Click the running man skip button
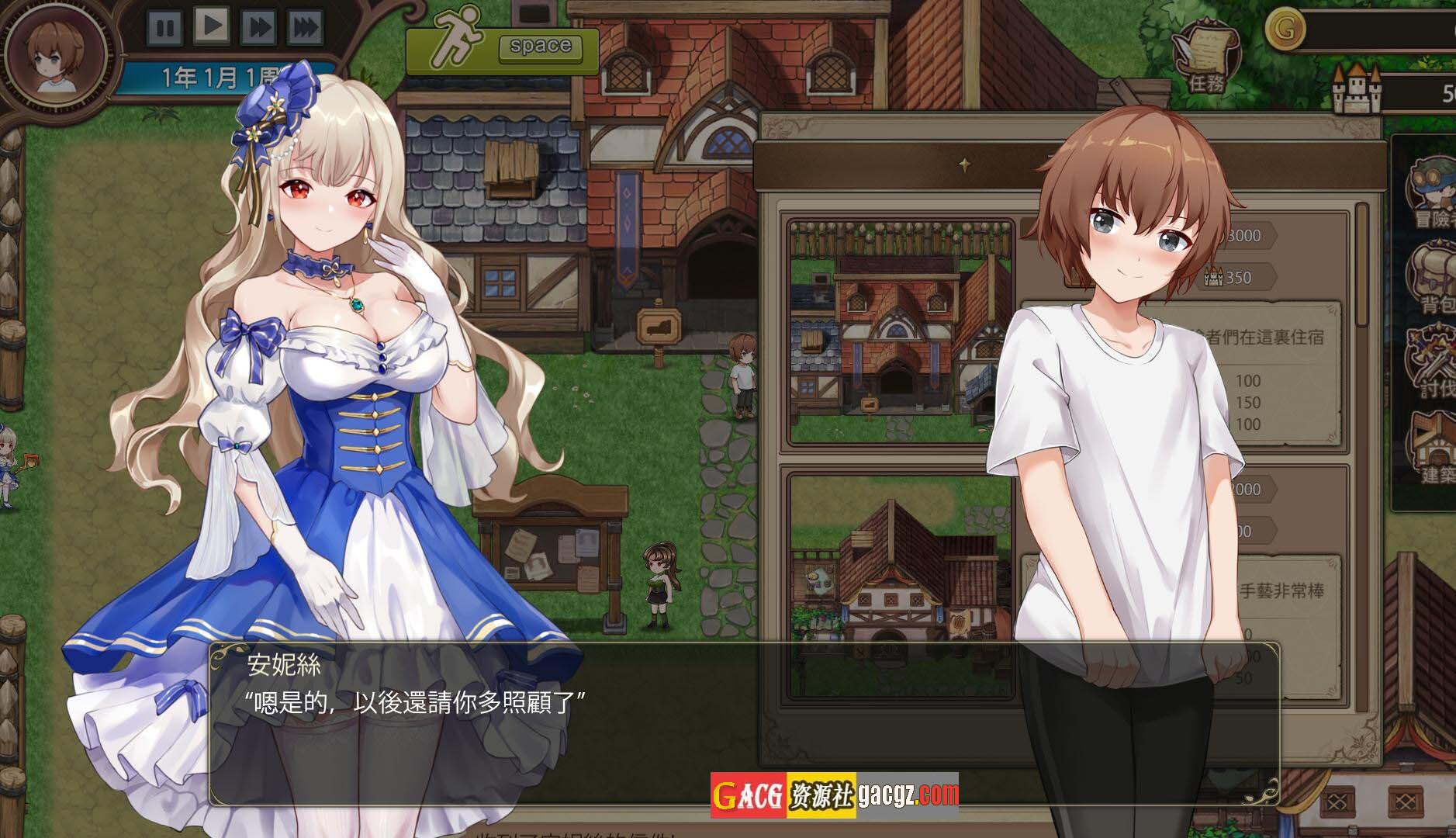 [503, 51]
